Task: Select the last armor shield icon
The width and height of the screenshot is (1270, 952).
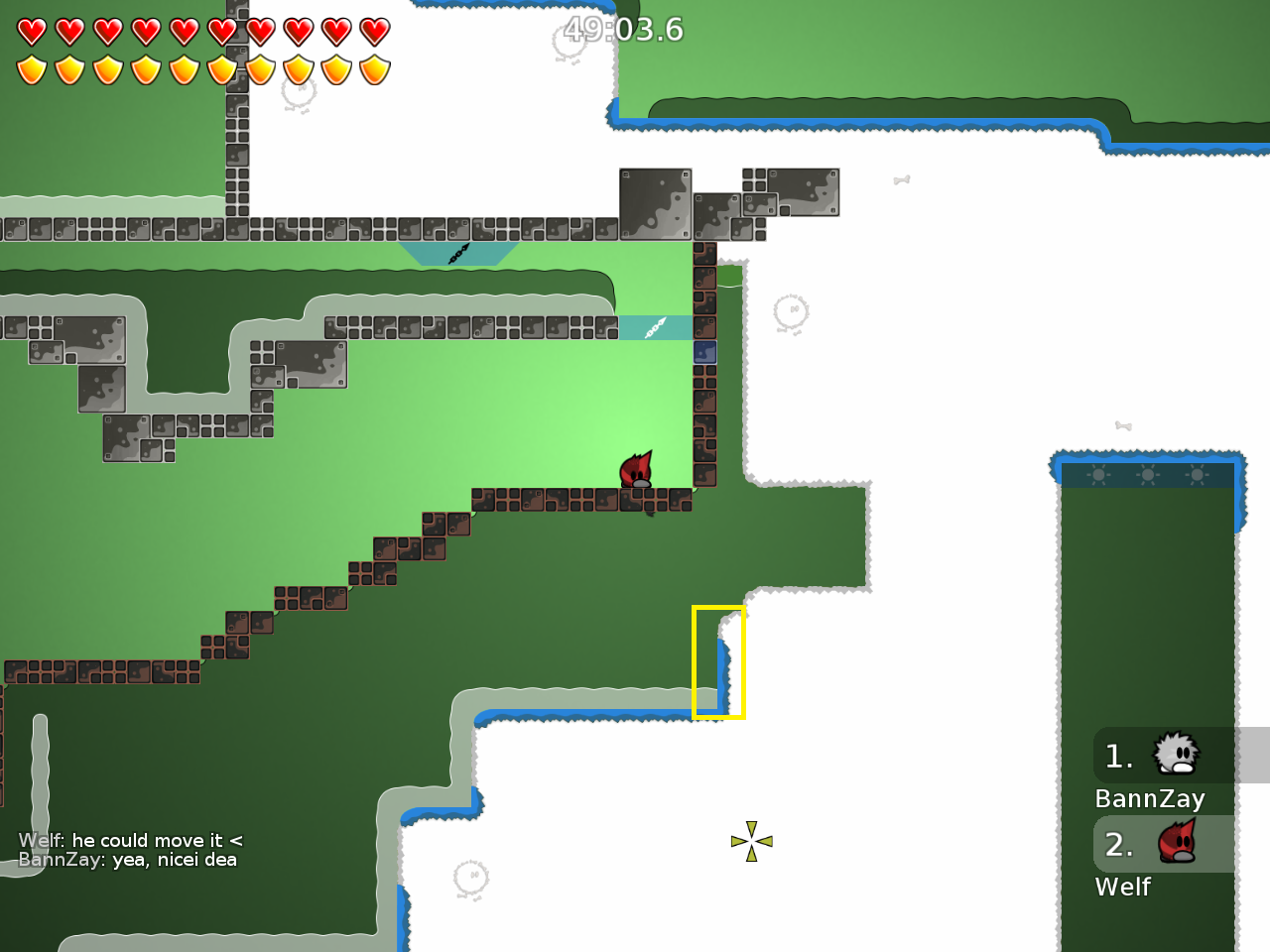Action: [373, 69]
